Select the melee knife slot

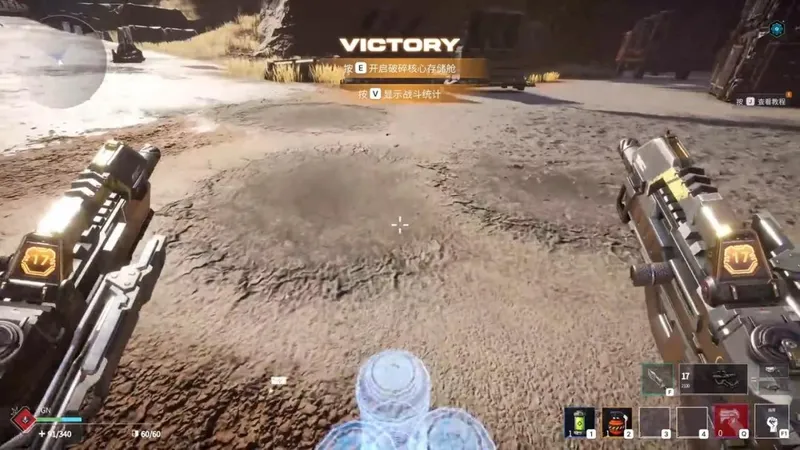tap(658, 378)
